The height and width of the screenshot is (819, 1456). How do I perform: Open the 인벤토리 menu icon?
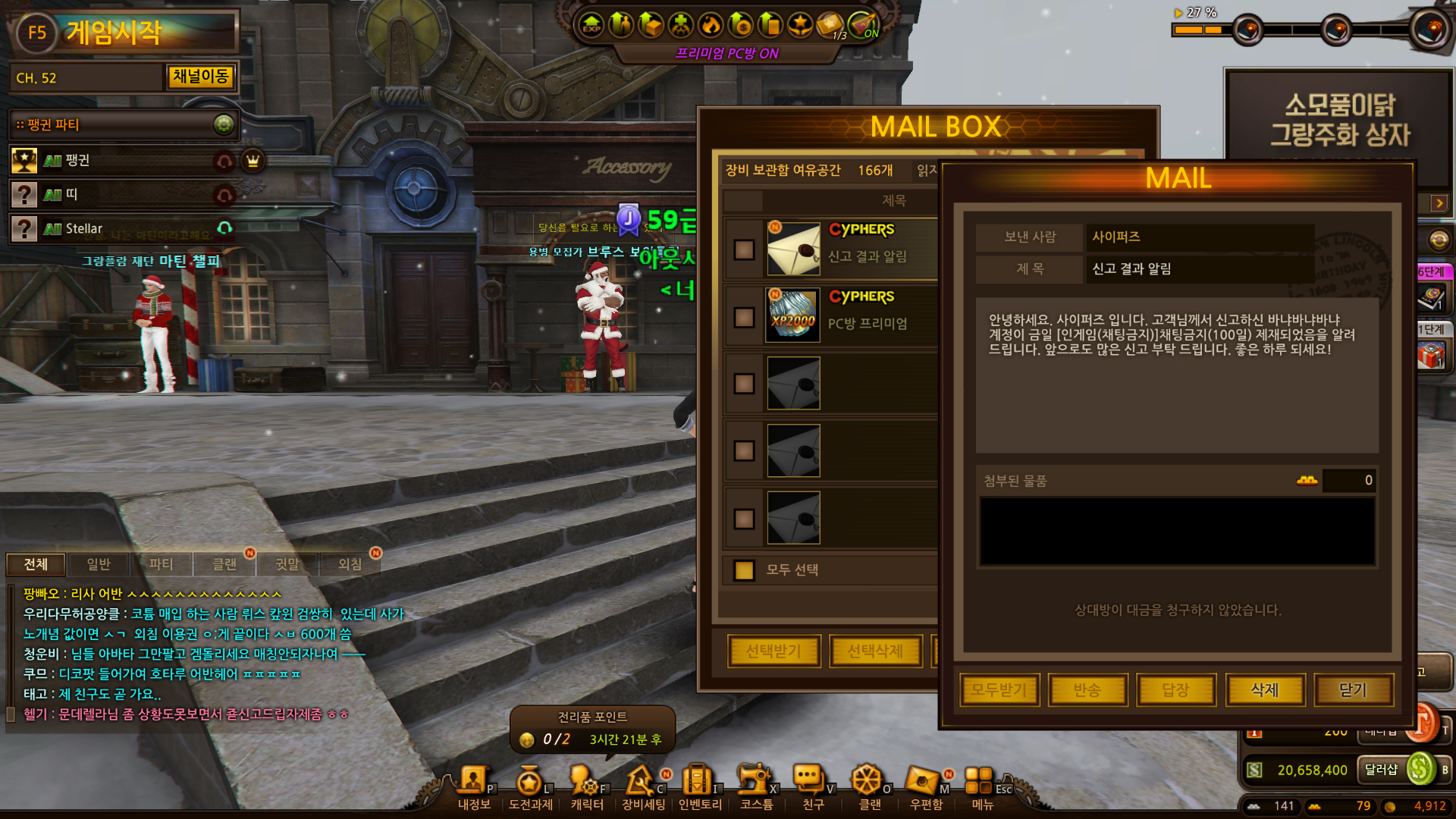click(699, 785)
